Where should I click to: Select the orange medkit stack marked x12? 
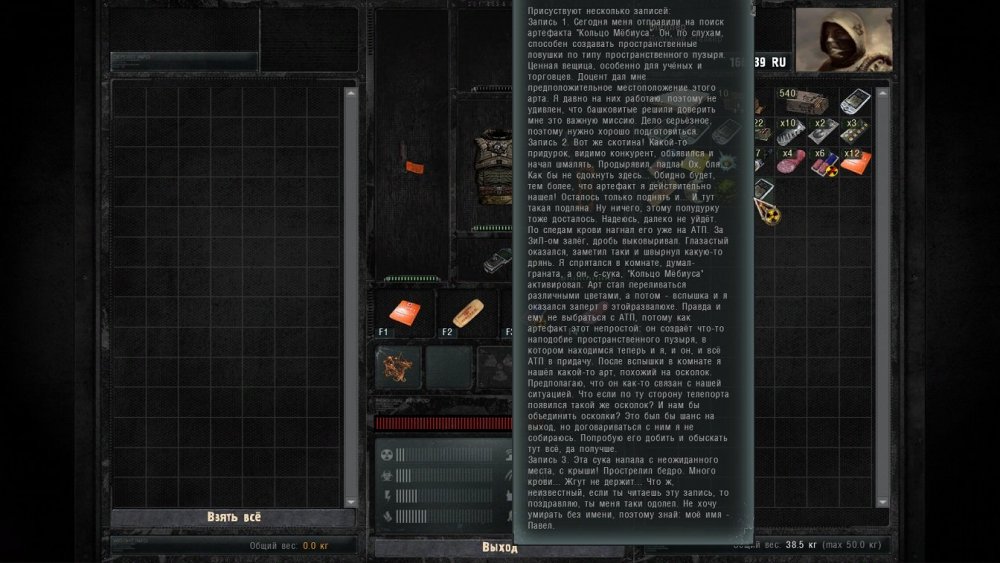[854, 161]
